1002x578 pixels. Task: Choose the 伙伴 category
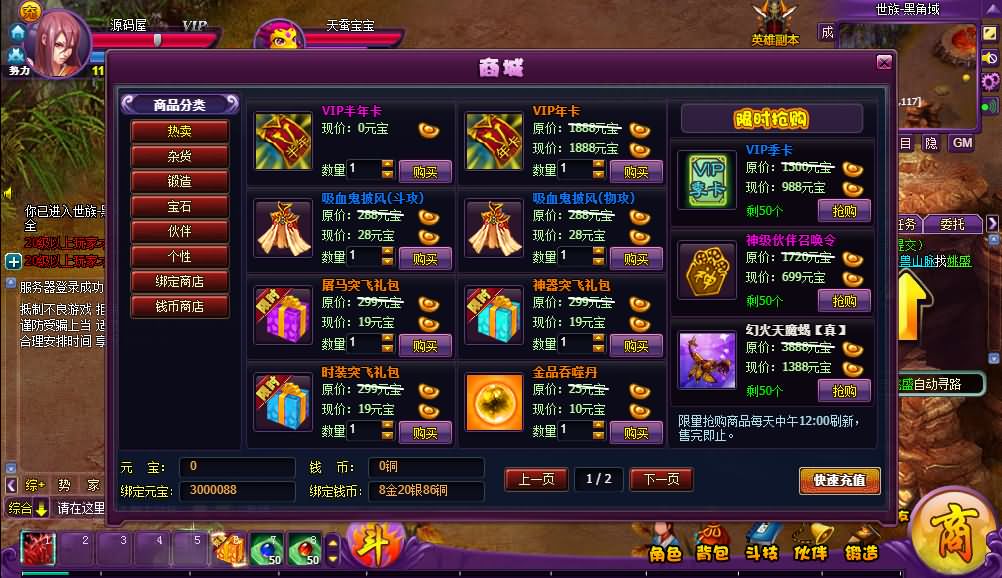[x=180, y=231]
